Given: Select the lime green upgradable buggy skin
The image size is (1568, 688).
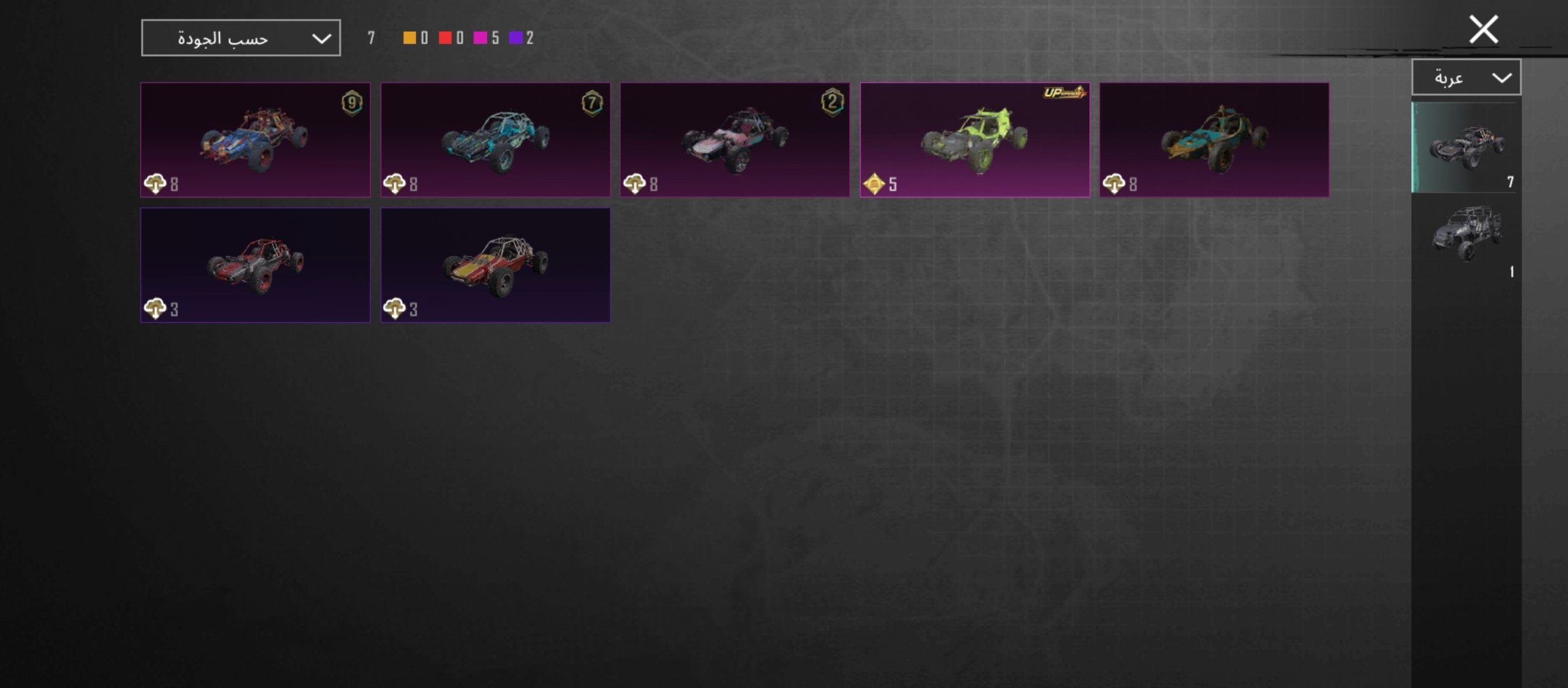Looking at the screenshot, I should tap(975, 140).
